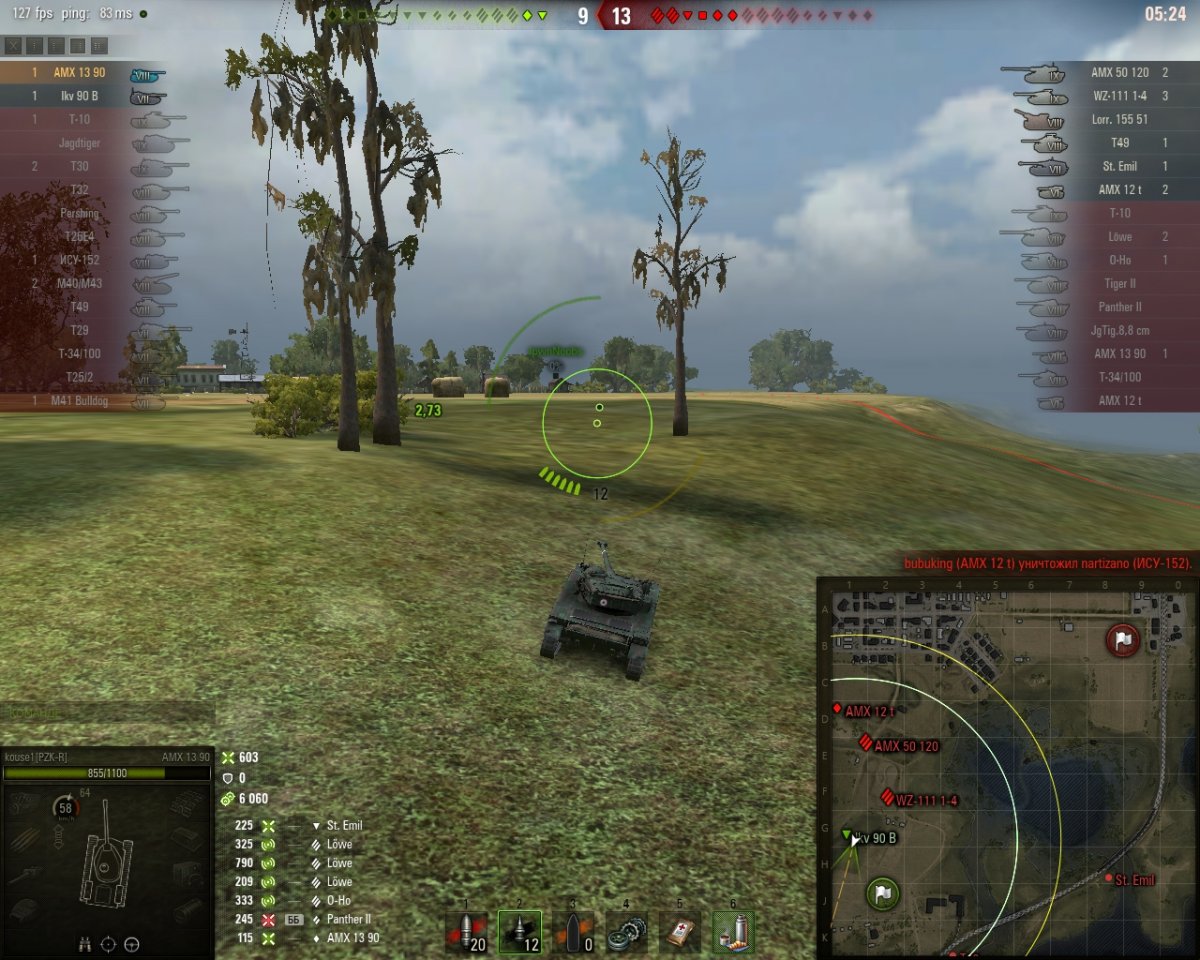Choose the highlighted shell slot holding 12 rounds
1200x960 pixels.
[x=520, y=931]
